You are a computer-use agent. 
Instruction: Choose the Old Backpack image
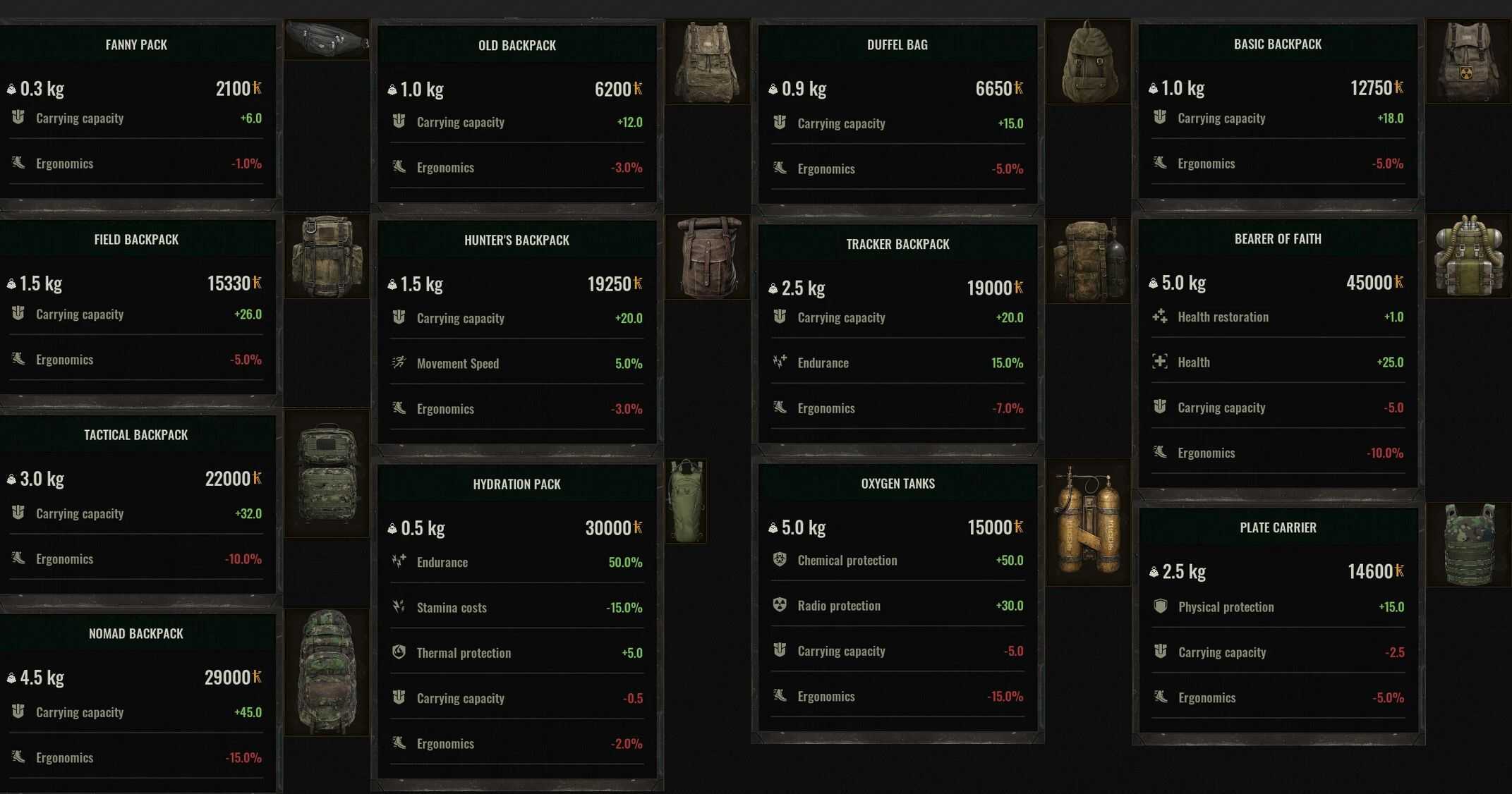(707, 62)
